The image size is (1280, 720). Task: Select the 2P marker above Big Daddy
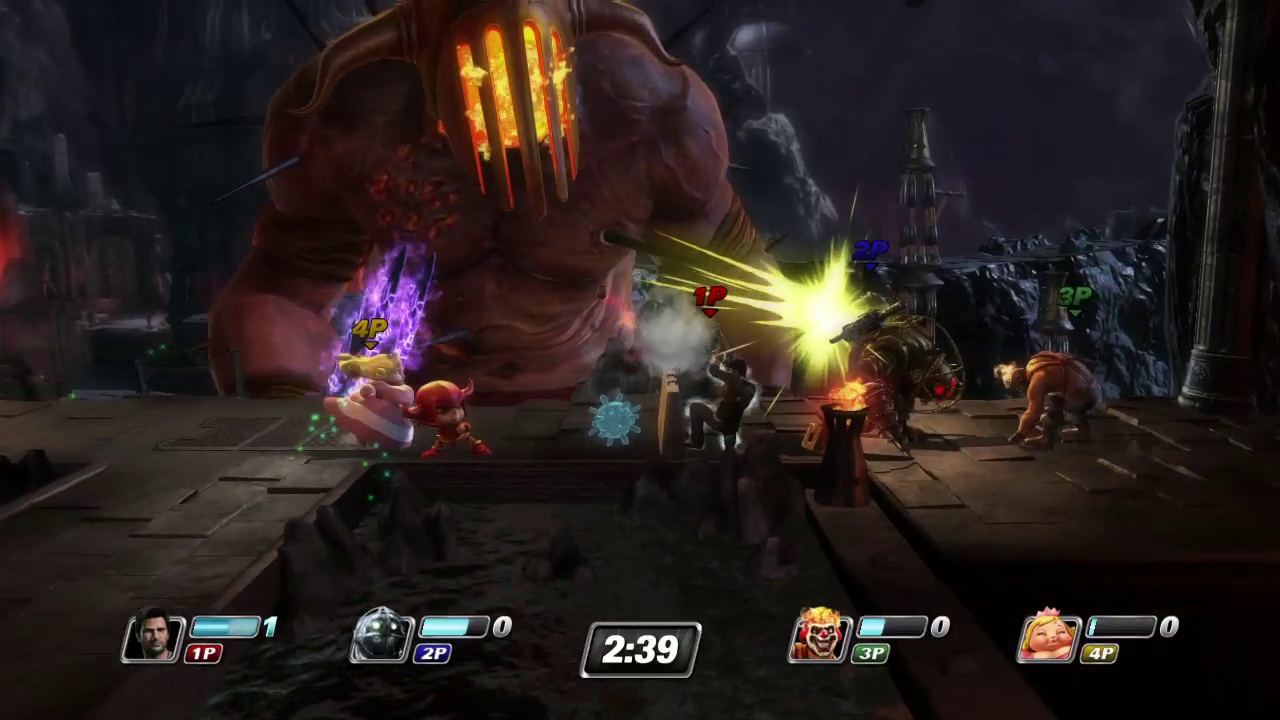pyautogui.click(x=869, y=250)
